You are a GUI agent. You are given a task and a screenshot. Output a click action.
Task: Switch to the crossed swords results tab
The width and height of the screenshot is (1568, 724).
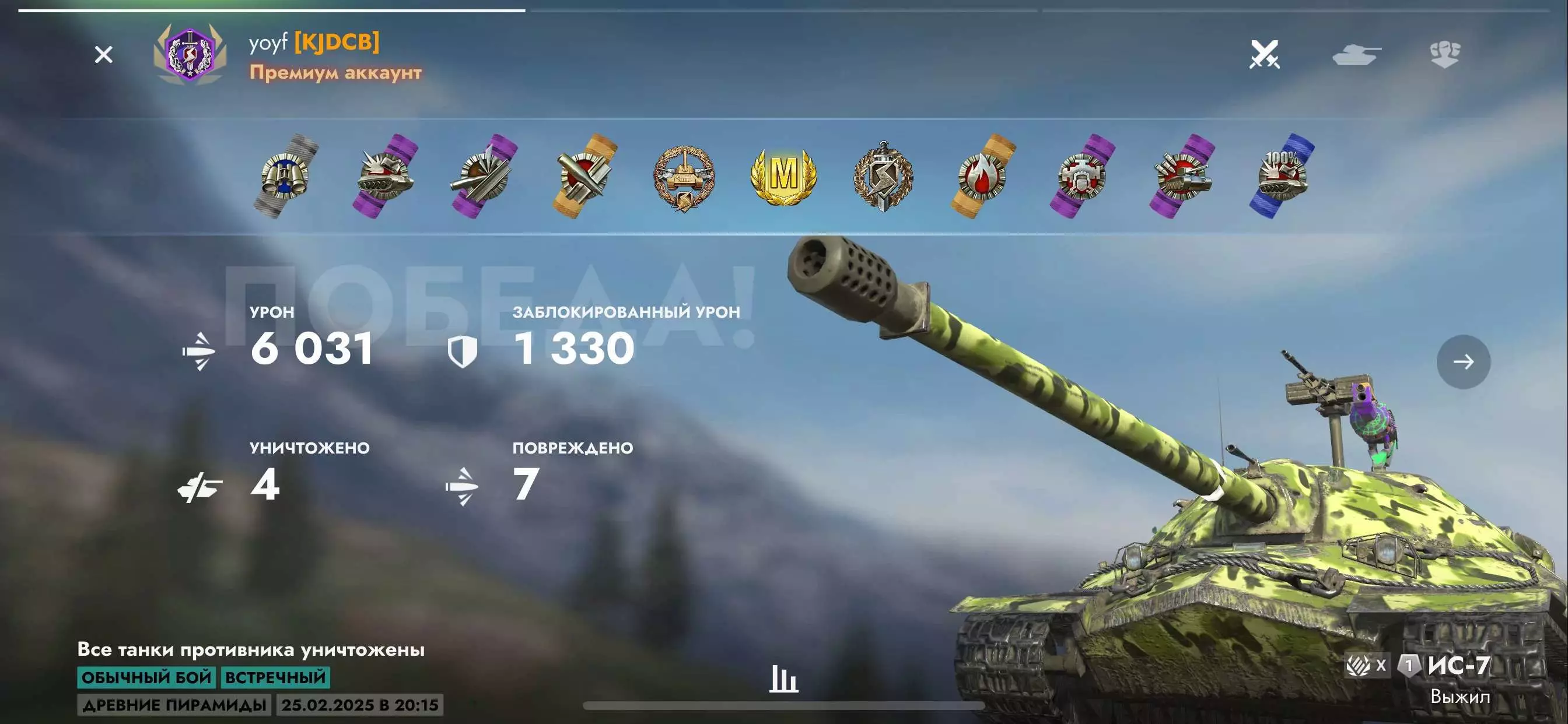(1264, 55)
